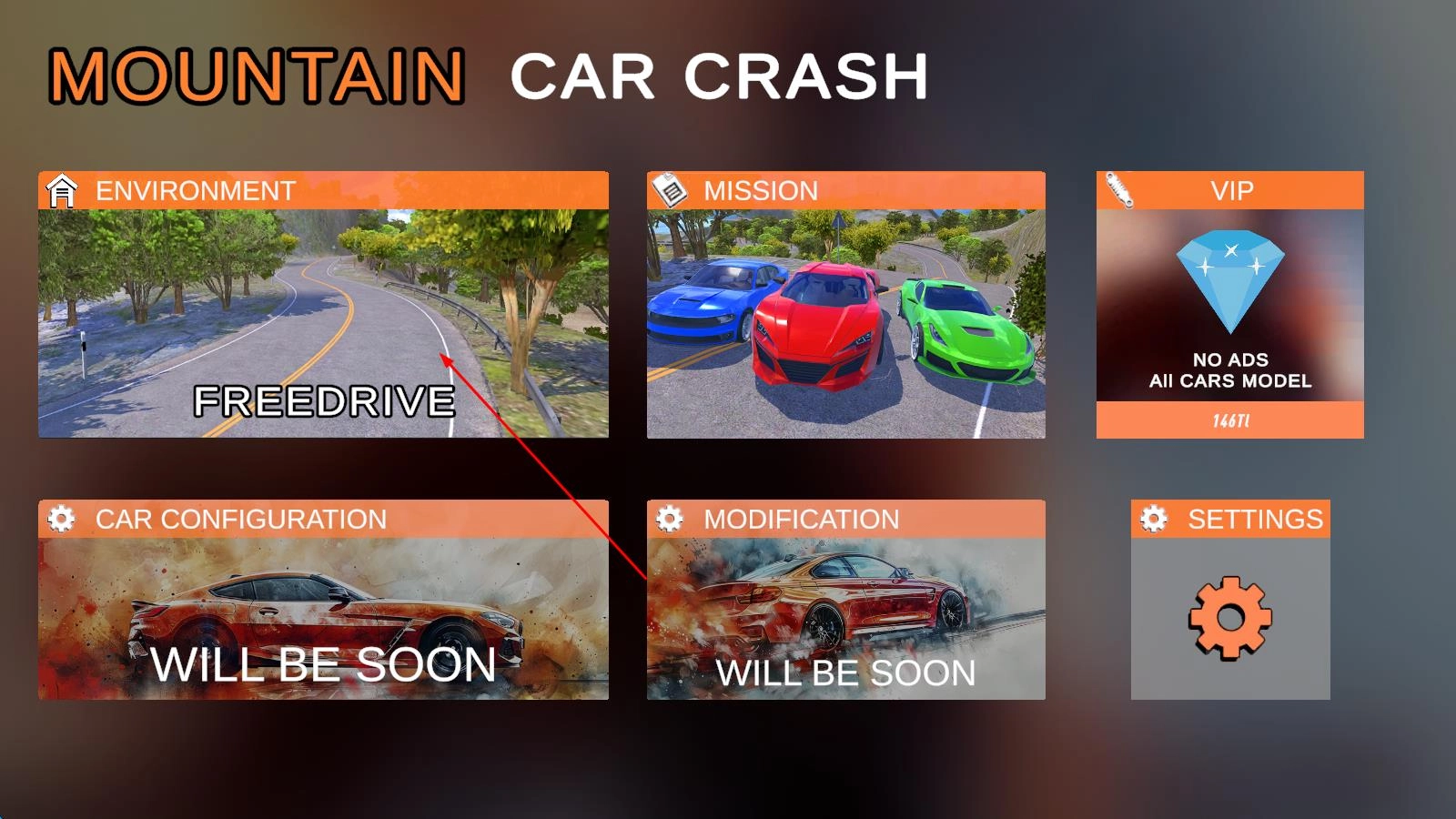Open the Environment Freedrive mode

tap(323, 323)
